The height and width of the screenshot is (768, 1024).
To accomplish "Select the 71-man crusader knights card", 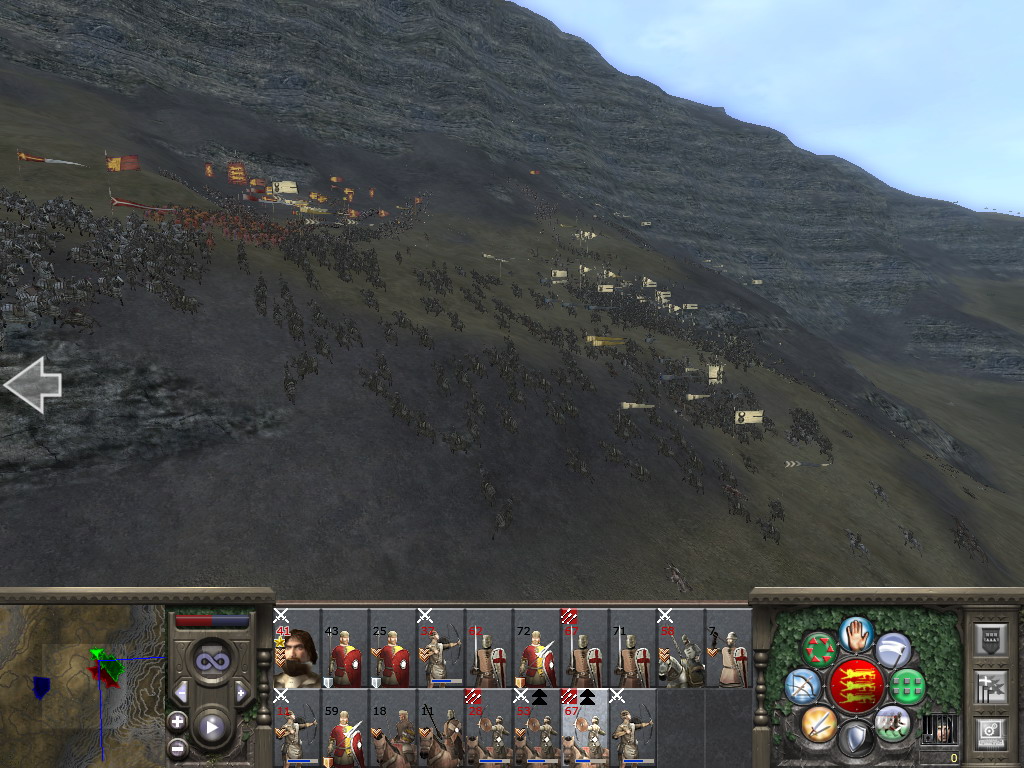I will tap(633, 648).
